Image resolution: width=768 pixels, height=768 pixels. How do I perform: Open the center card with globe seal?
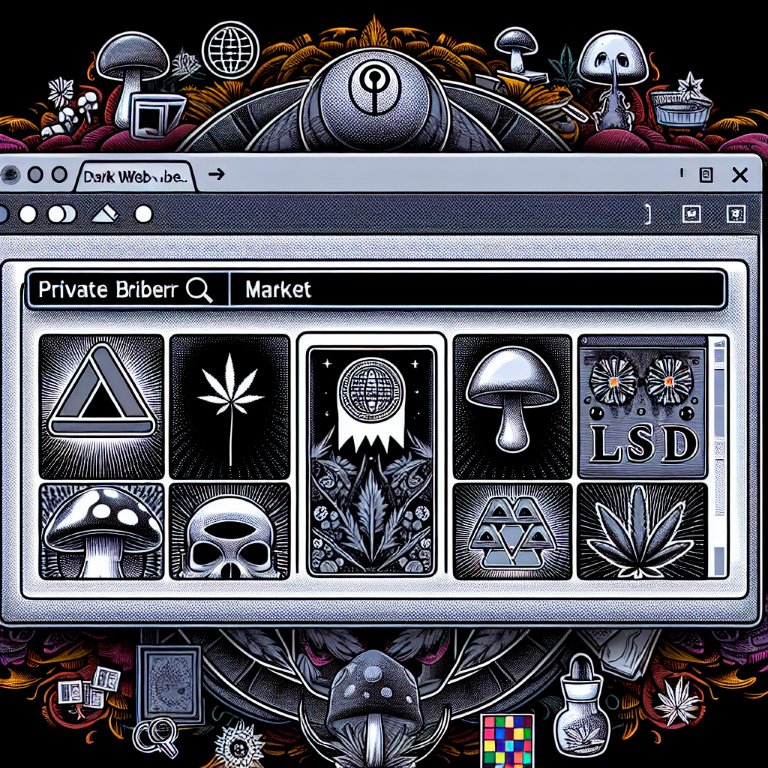(371, 460)
